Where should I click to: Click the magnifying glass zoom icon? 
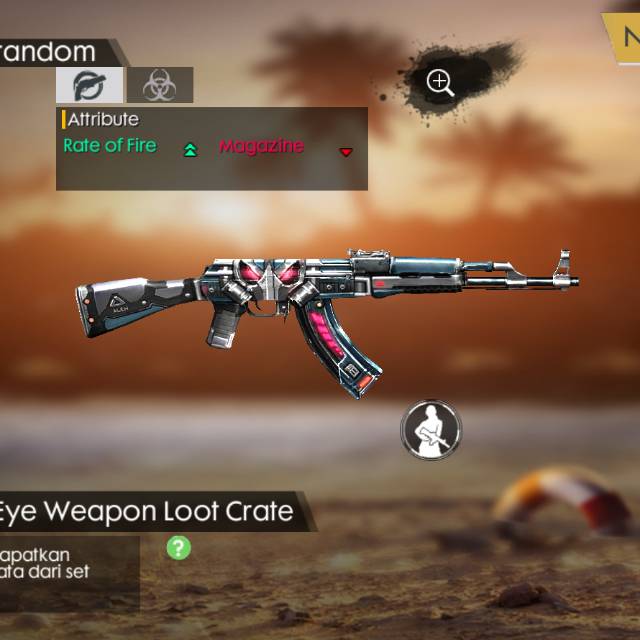click(440, 82)
